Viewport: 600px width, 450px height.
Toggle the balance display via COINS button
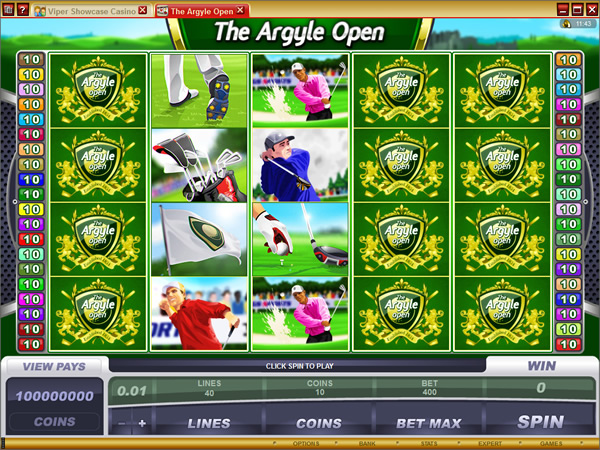coord(54,422)
